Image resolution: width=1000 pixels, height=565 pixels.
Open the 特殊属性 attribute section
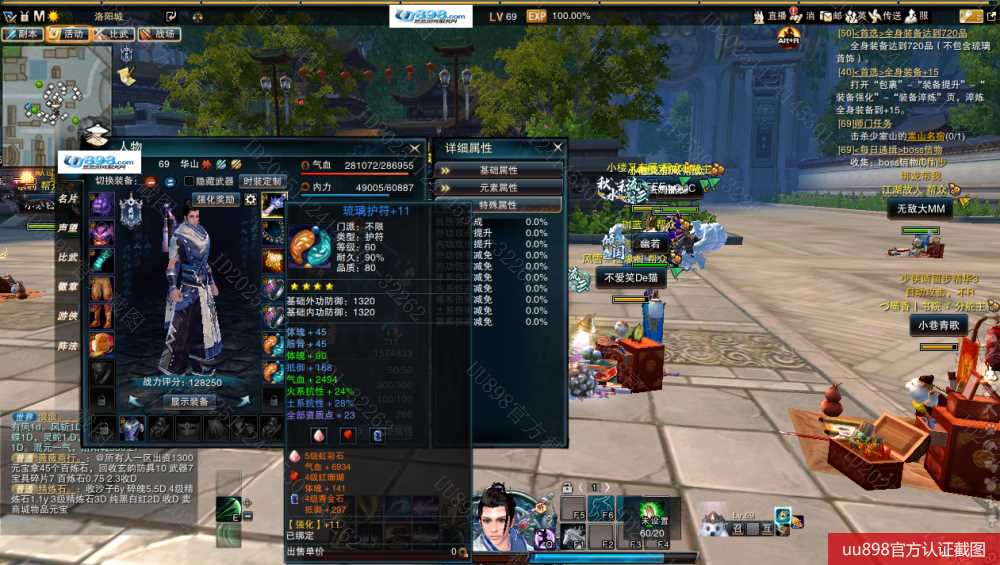click(x=498, y=204)
